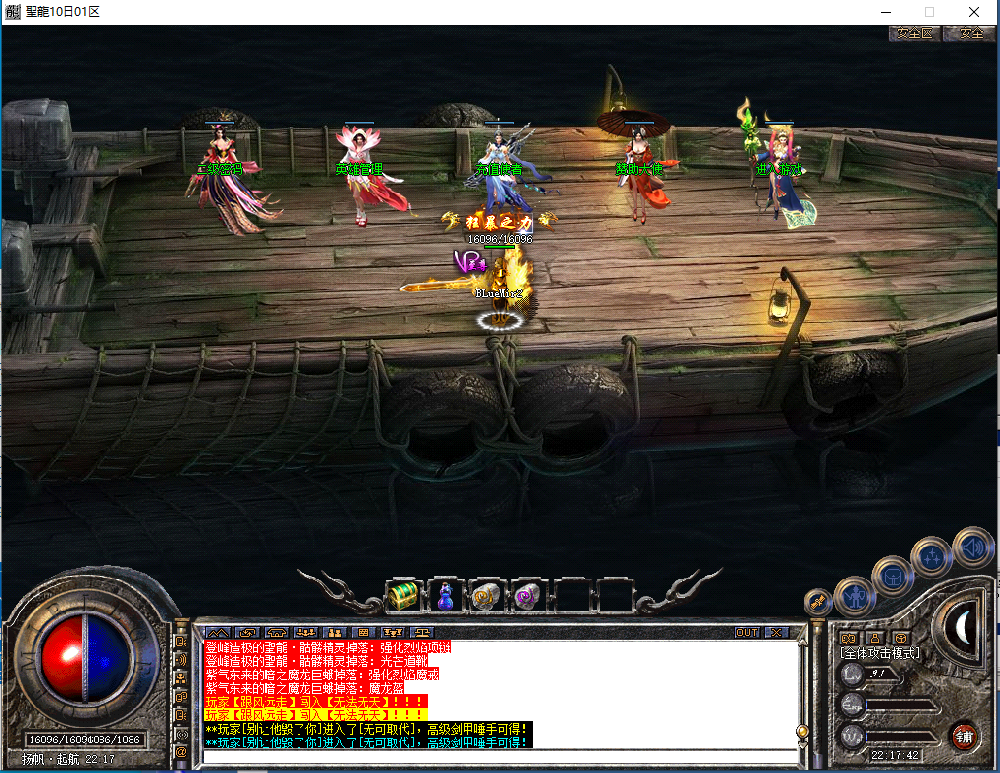Open the bag inventory round button
This screenshot has width=1000, height=773.
pyautogui.click(x=891, y=576)
